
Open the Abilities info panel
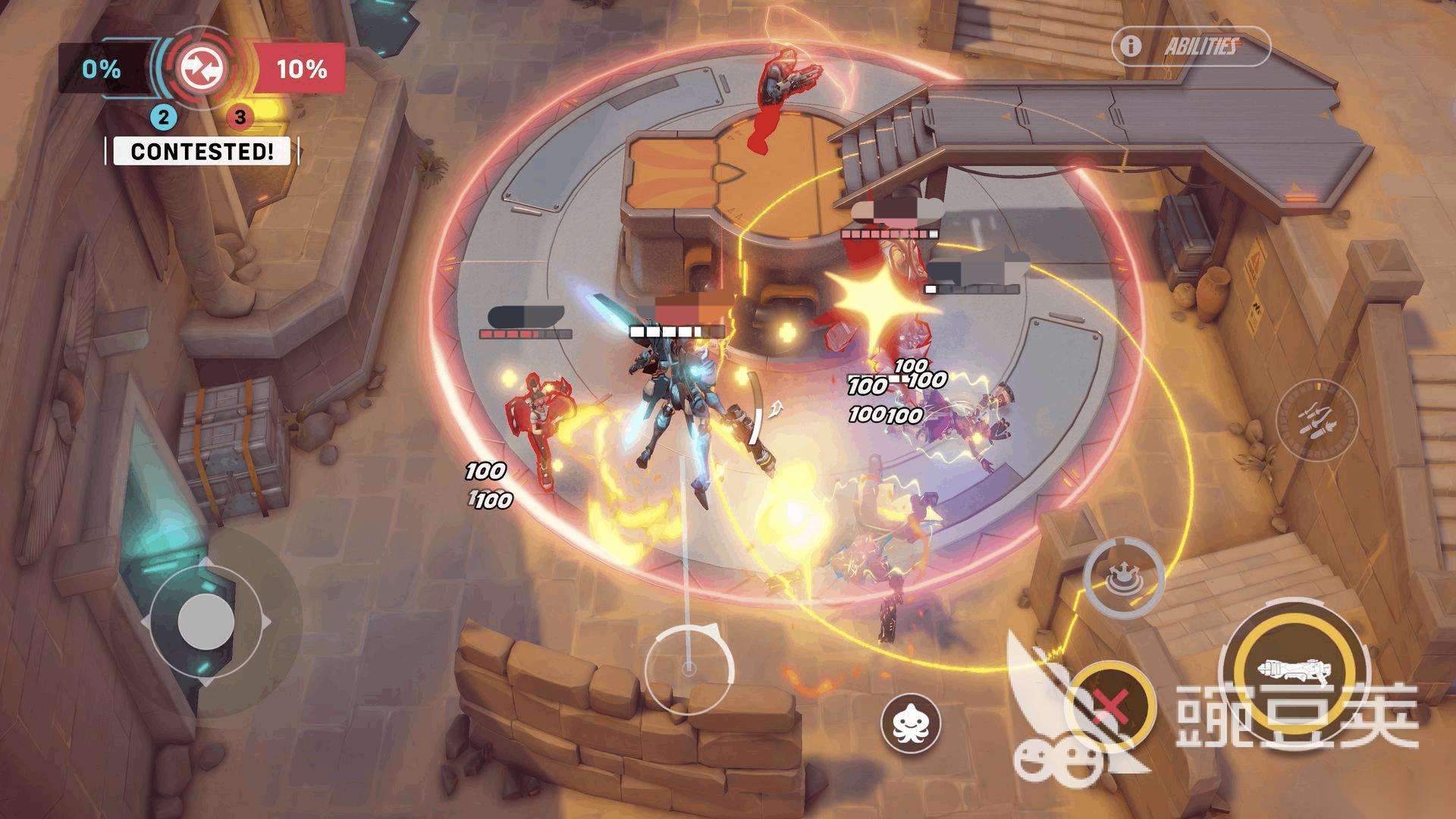point(1191,47)
